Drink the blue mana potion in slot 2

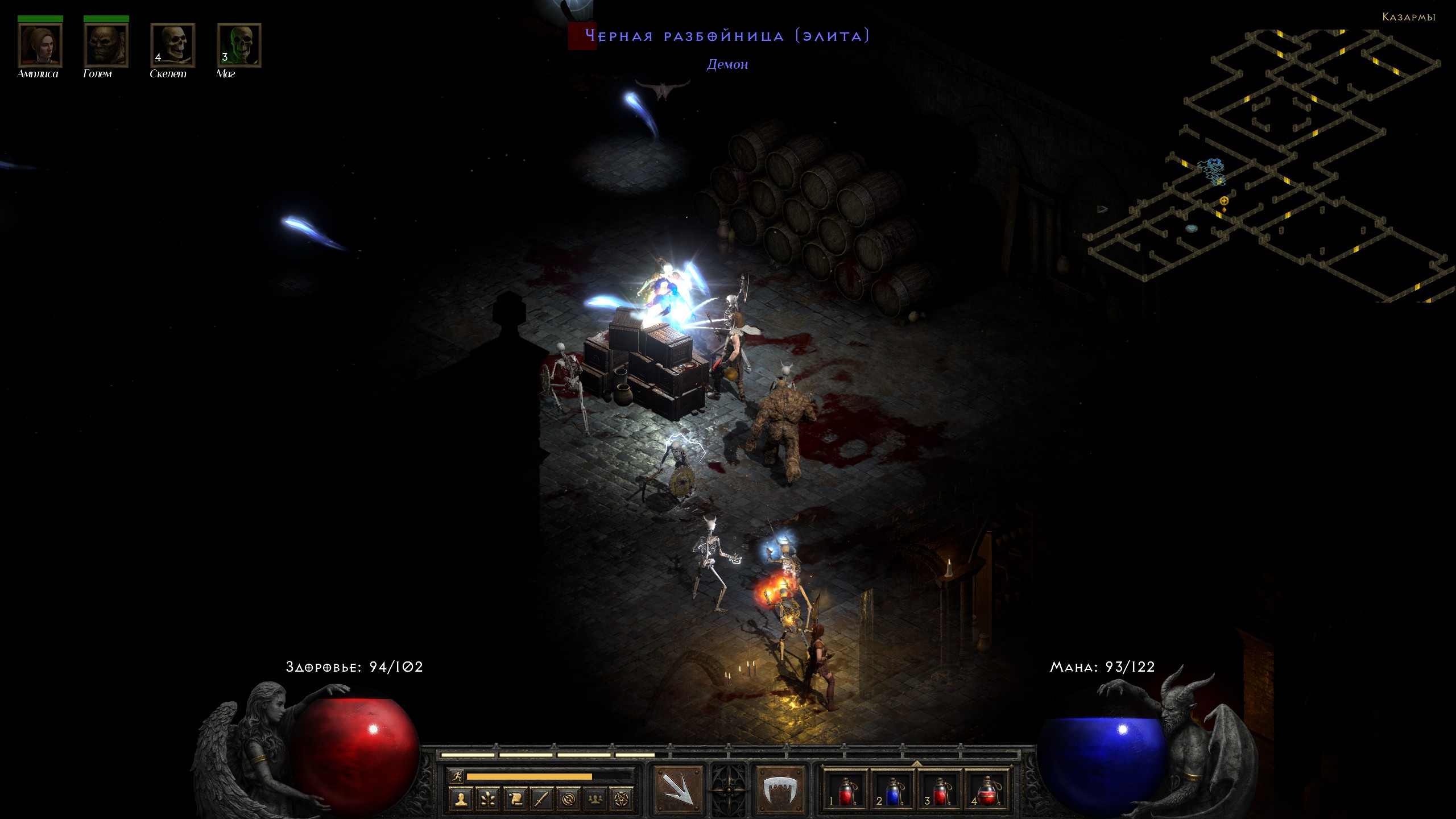892,791
